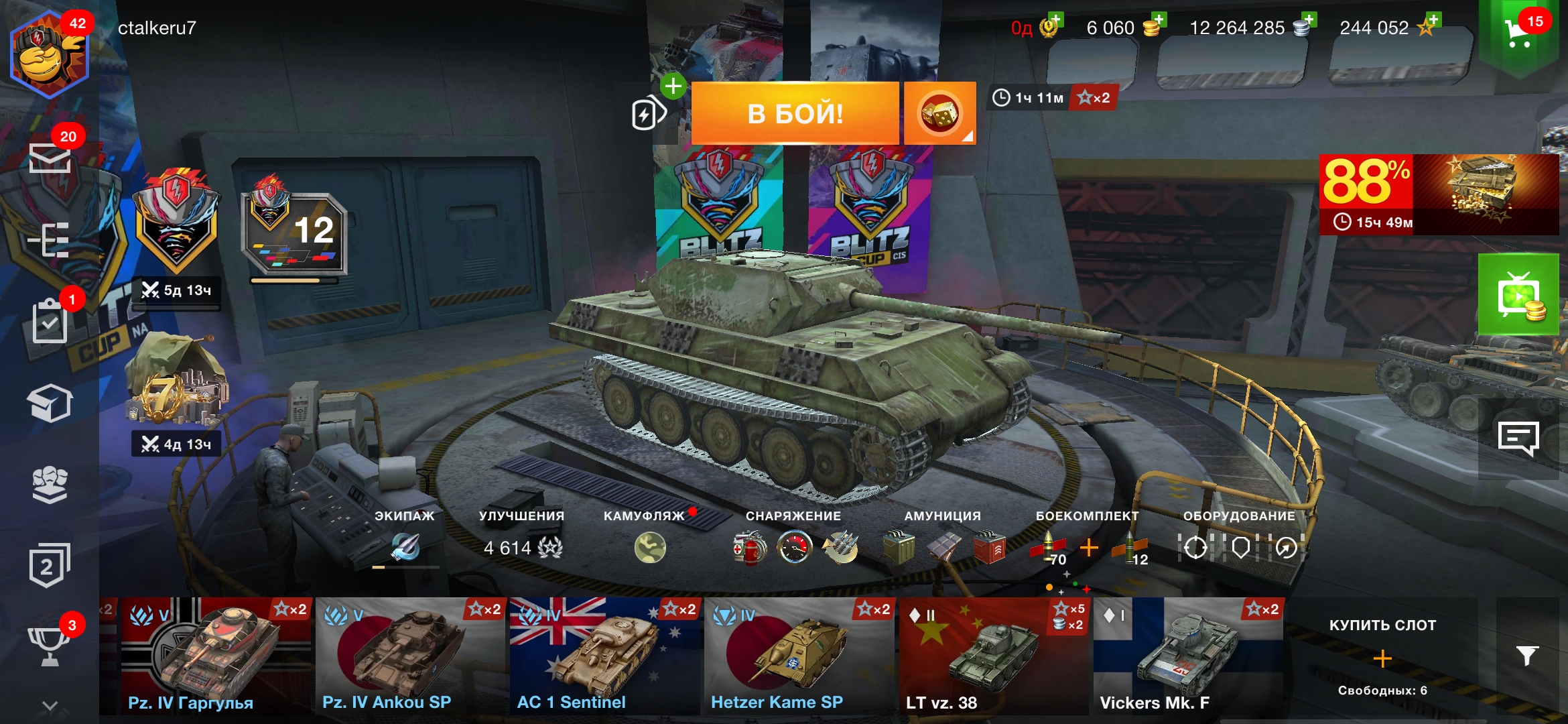Open the player profile avatar
This screenshot has height=724, width=1568.
pyautogui.click(x=48, y=55)
